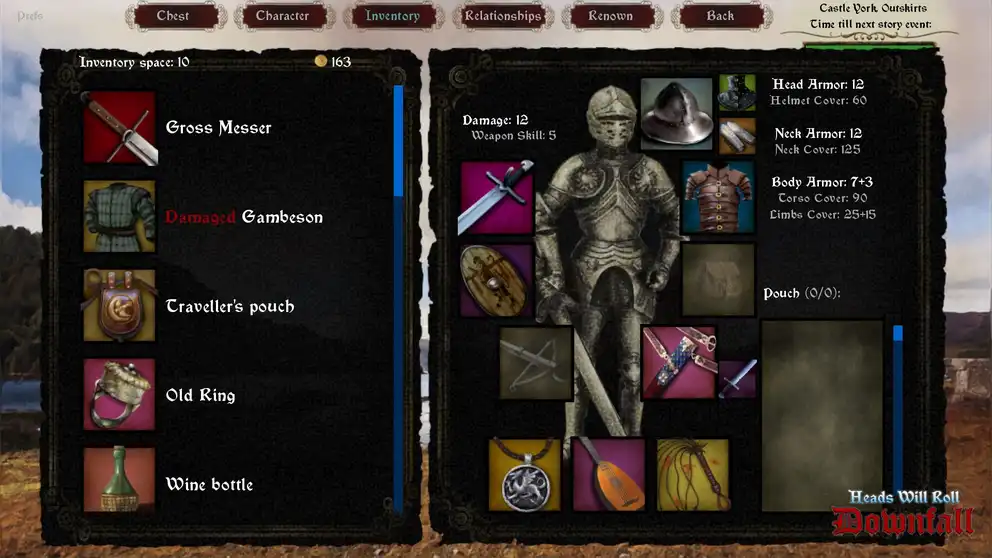Click the equipped leather body armor slot
Image resolution: width=992 pixels, height=558 pixels.
tap(718, 198)
